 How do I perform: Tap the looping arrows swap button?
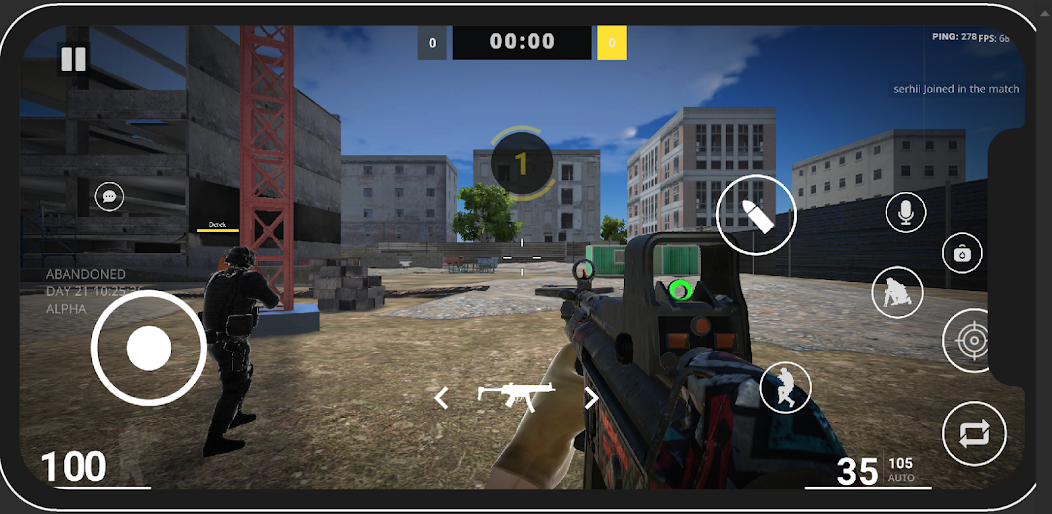(975, 434)
